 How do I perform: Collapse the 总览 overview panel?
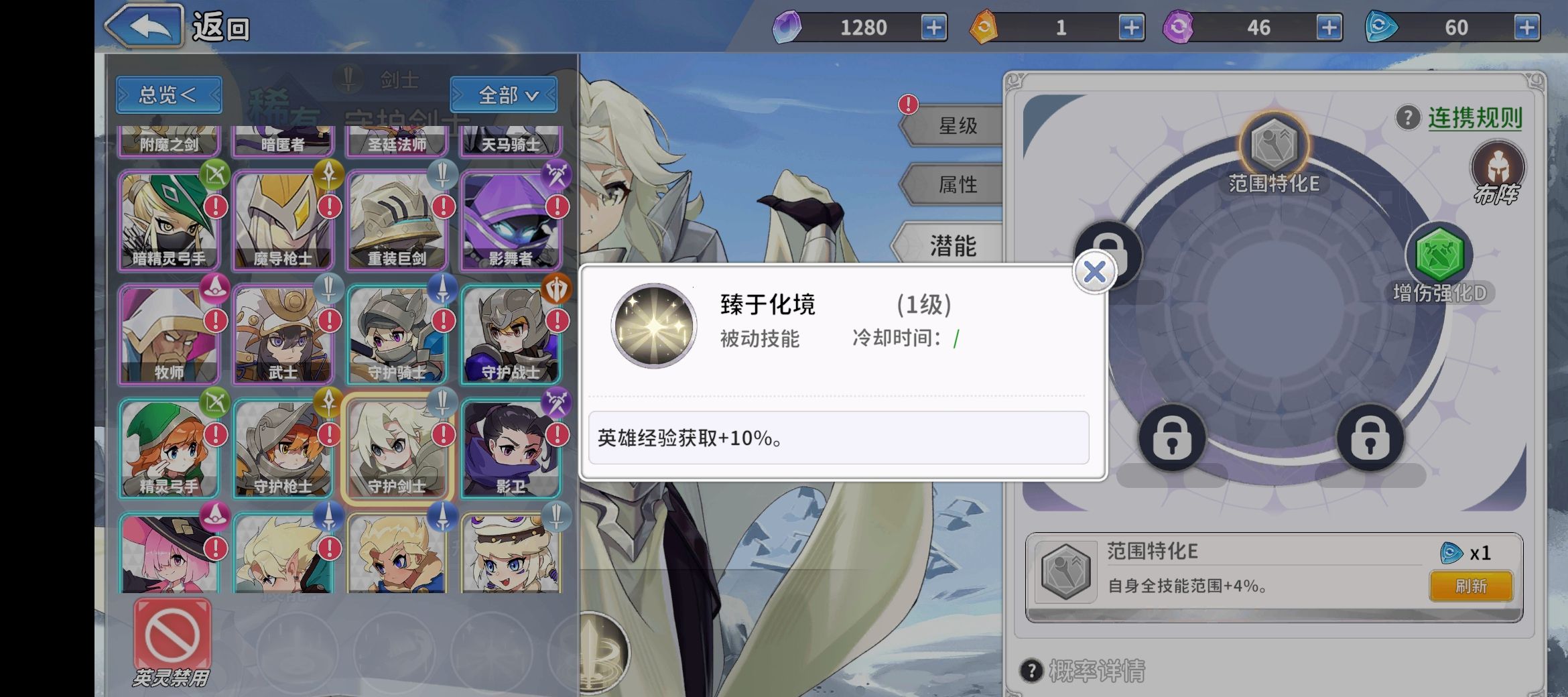[x=168, y=95]
